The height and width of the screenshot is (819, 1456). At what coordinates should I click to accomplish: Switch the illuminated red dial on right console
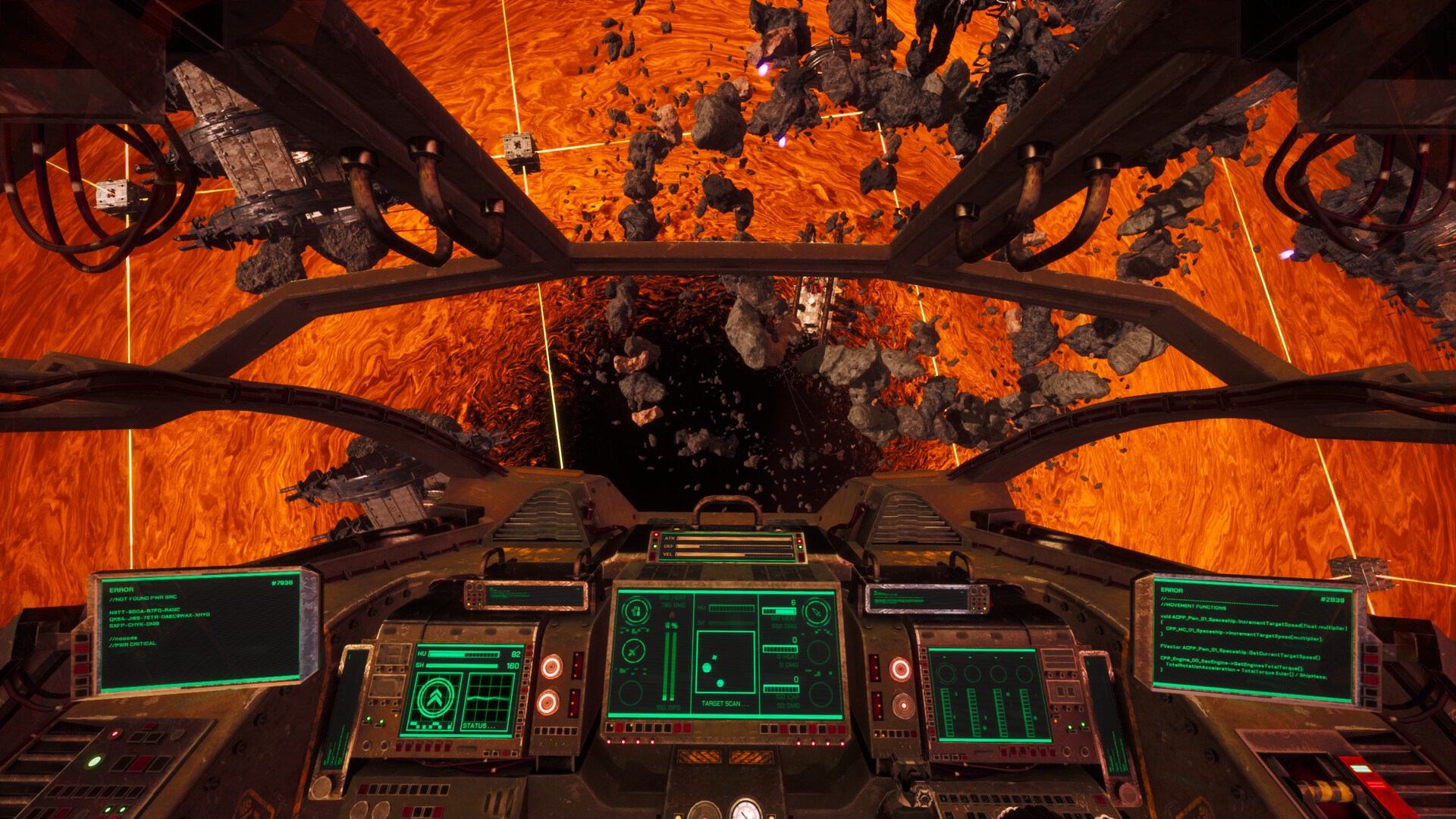[x=899, y=671]
